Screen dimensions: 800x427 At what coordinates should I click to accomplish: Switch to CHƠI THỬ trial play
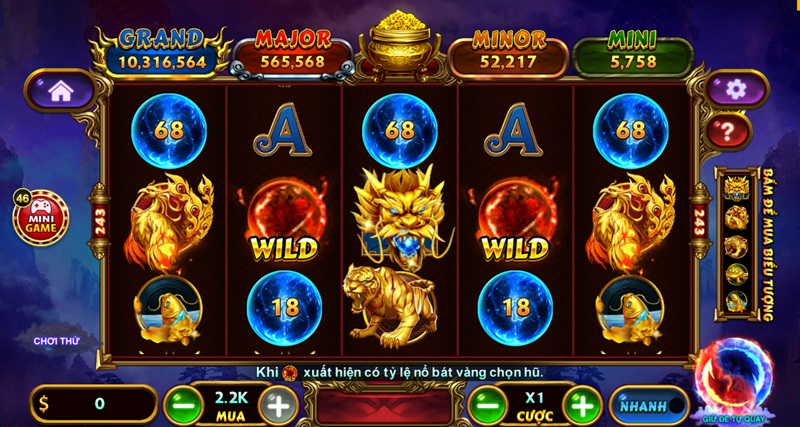click(55, 341)
